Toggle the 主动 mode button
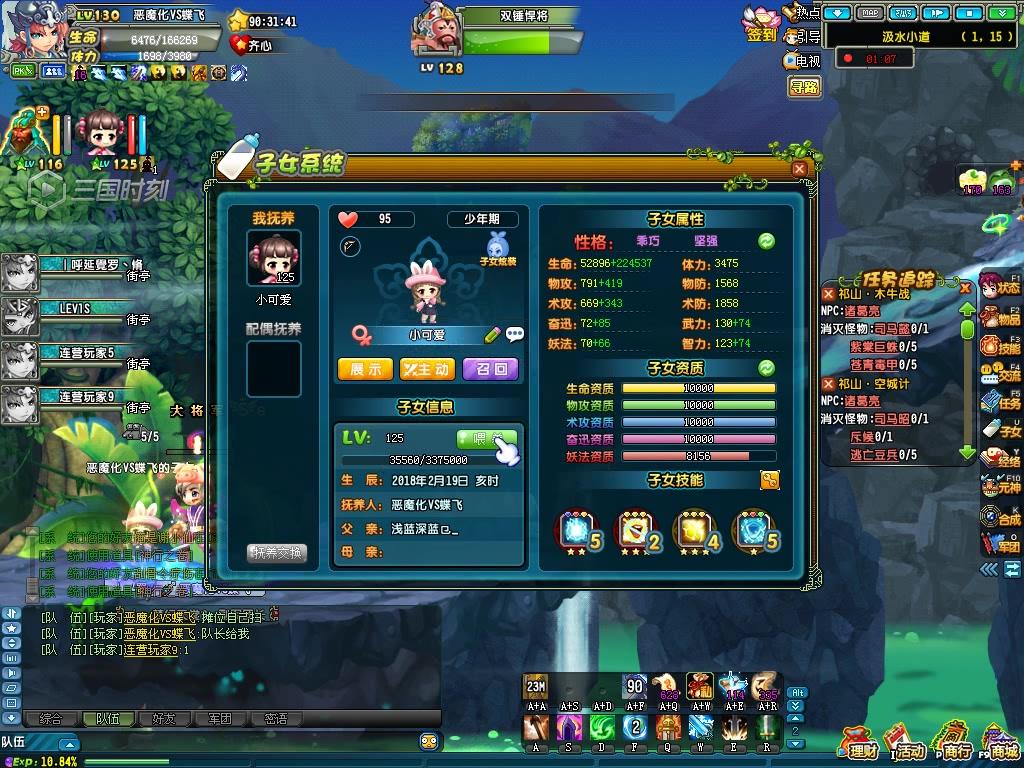Screen dimensions: 1024x768 point(427,369)
